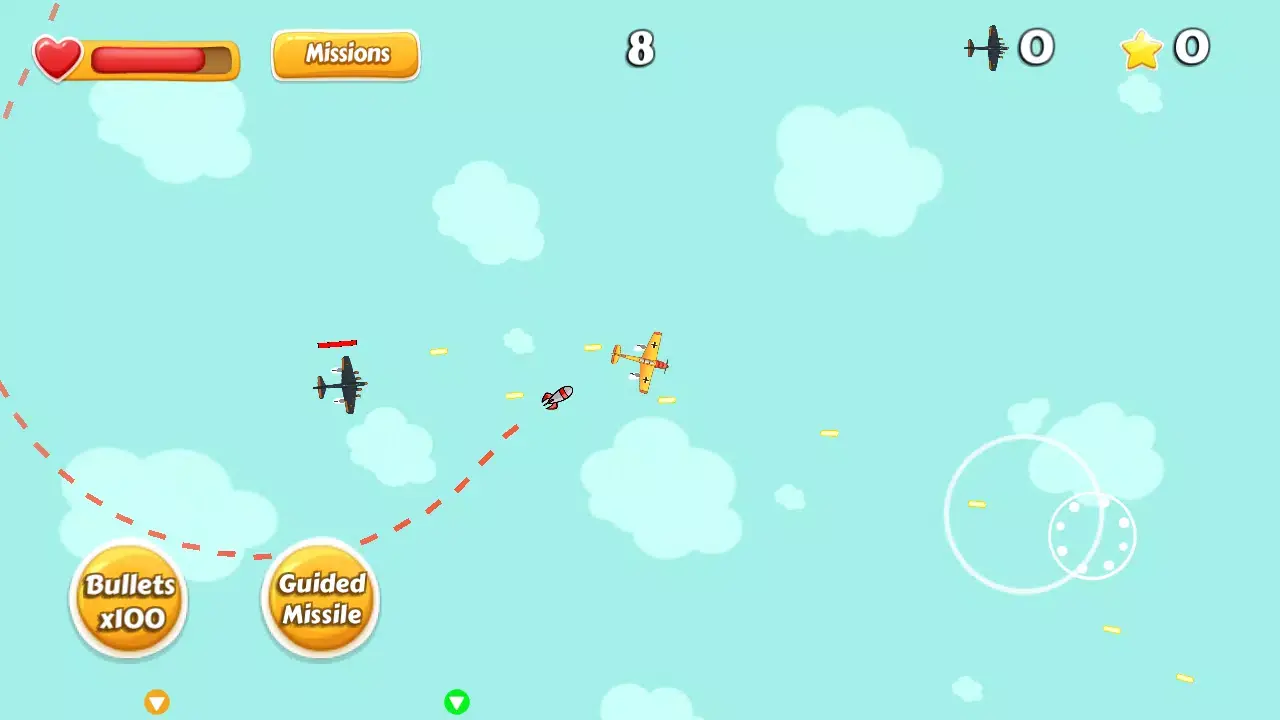Open the Missions menu
The image size is (1280, 720).
345,54
